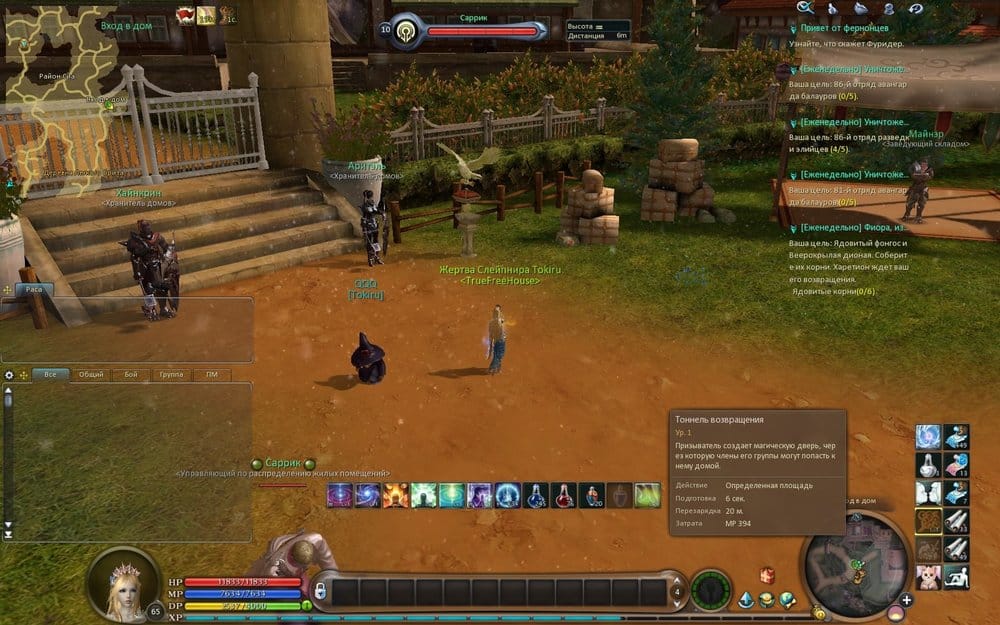Viewport: 1000px width, 625px height.
Task: Cast the first purple vortex skill
Action: coord(337,494)
